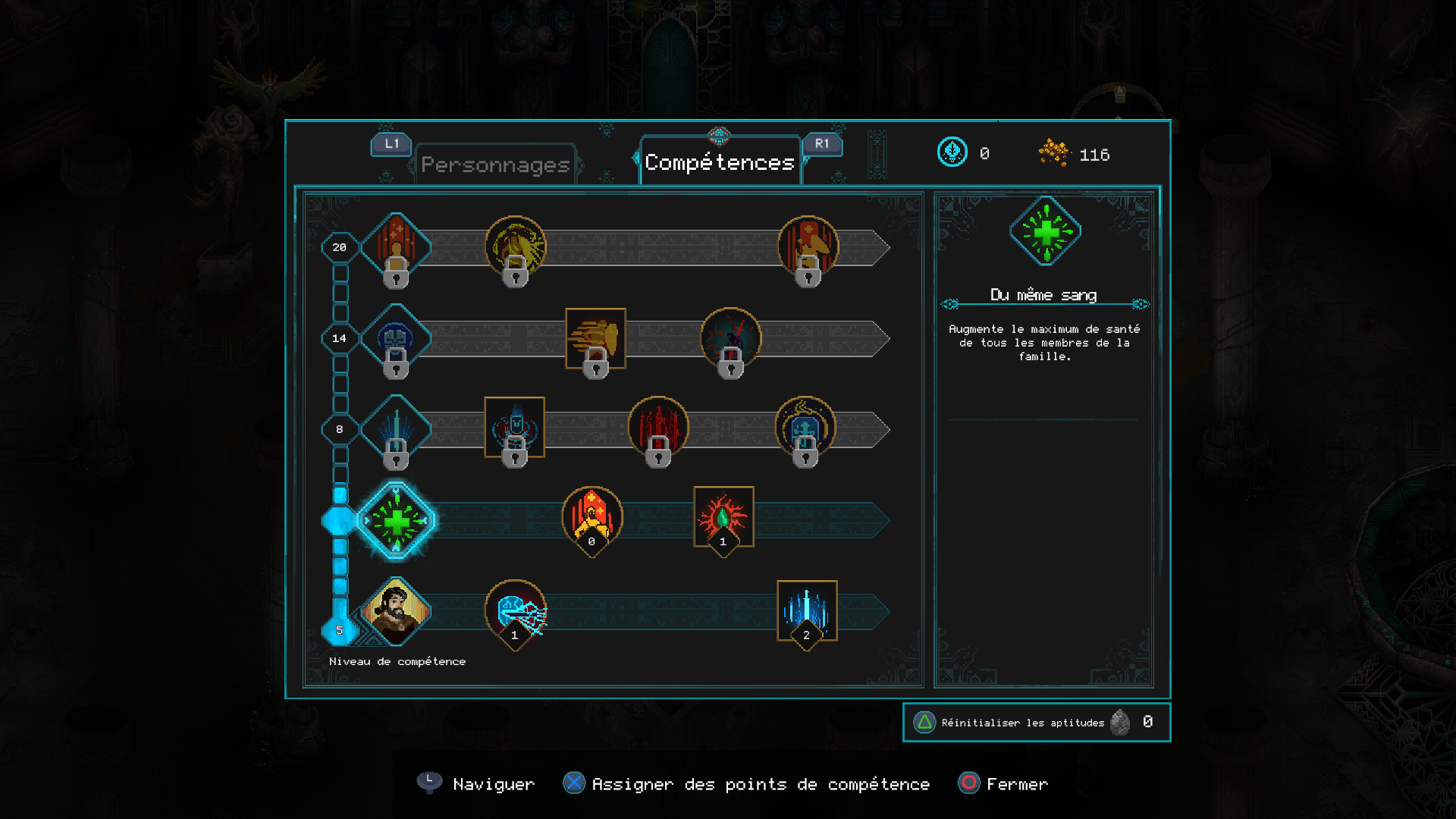Image resolution: width=1456 pixels, height=819 pixels.
Task: Select the level 20 locked diamond node
Action: tap(396, 247)
